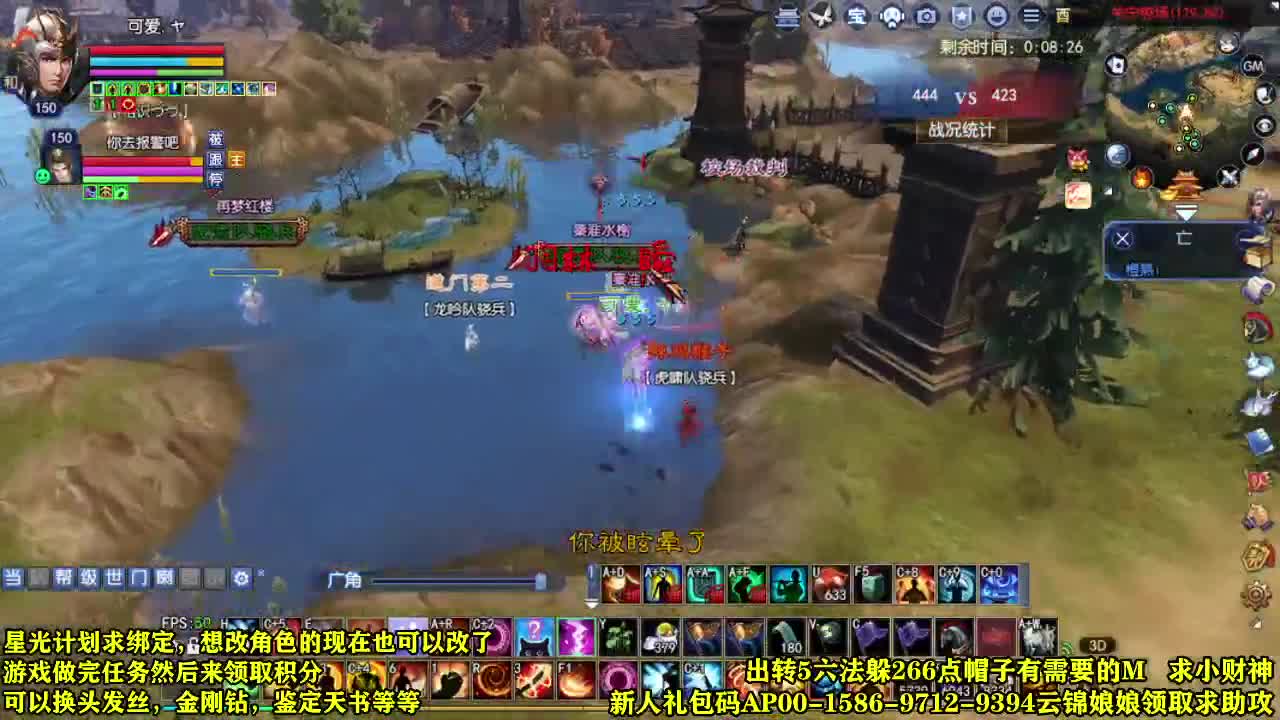Viewport: 1280px width, 720px height.
Task: Toggle the 停 button beside teammate frame
Action: [217, 177]
